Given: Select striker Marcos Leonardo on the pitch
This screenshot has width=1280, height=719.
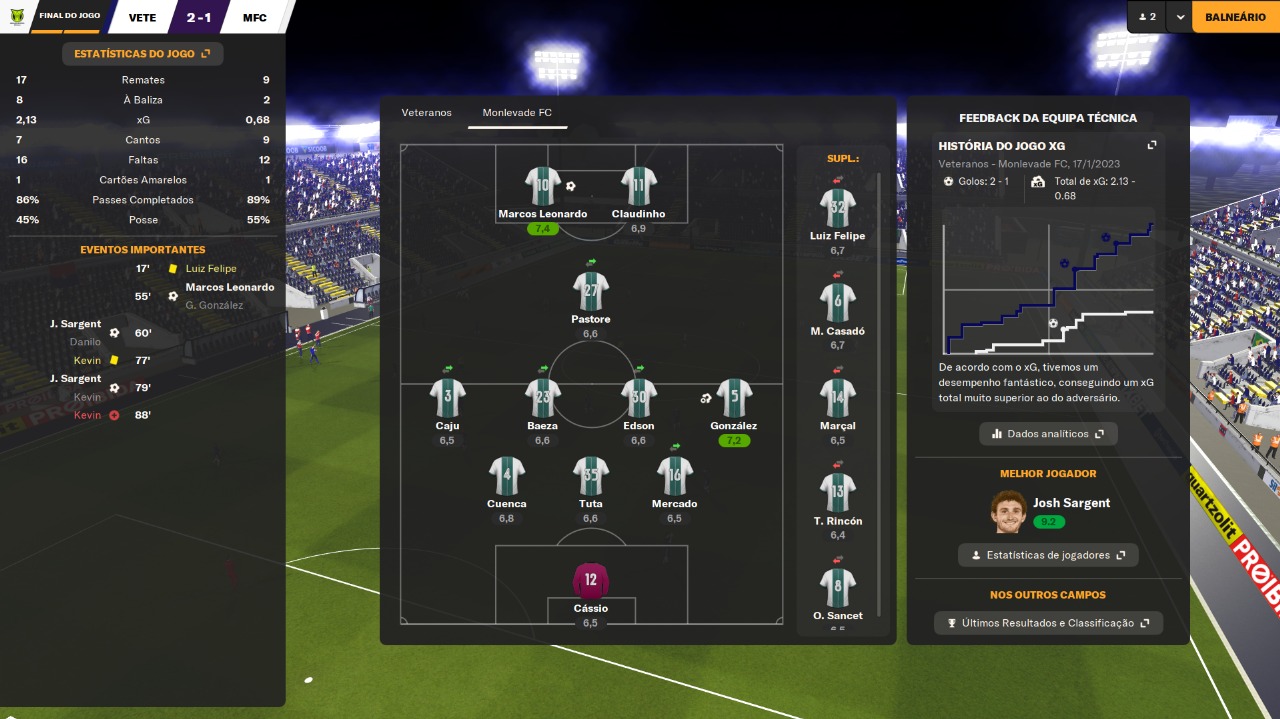Looking at the screenshot, I should tap(543, 188).
